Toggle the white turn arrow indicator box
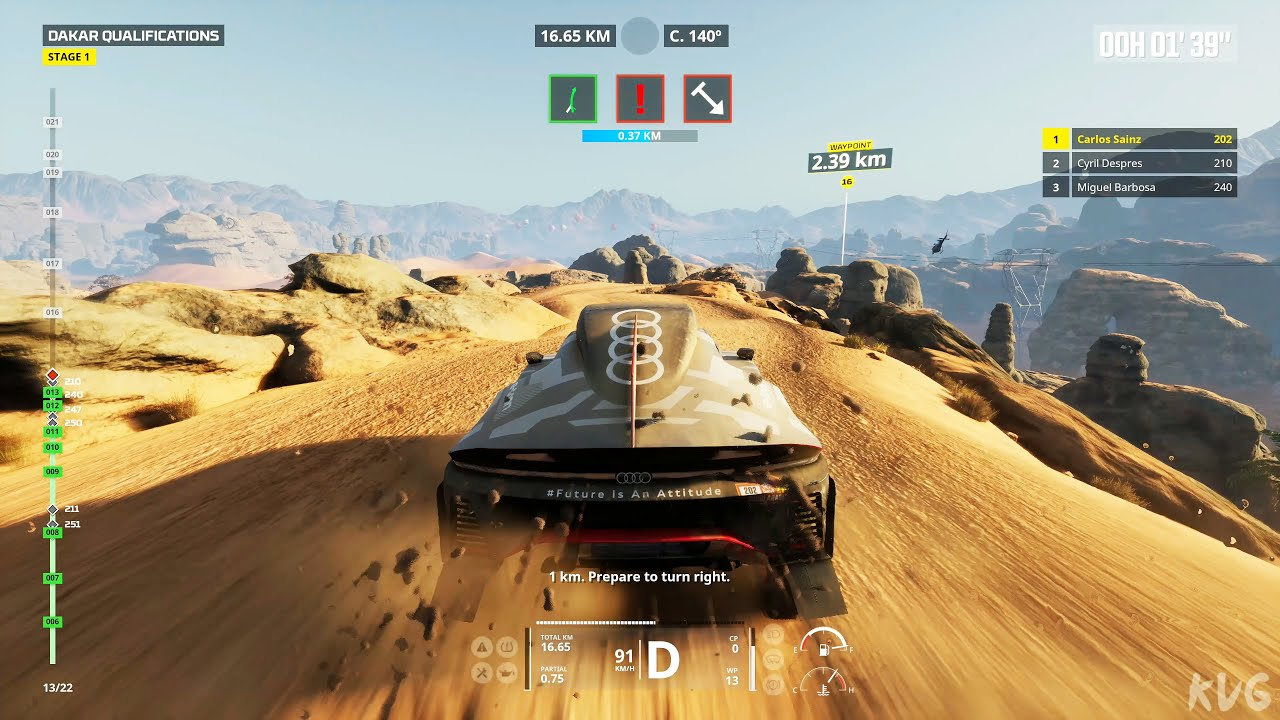Screen dimensions: 1280x720 pos(707,98)
